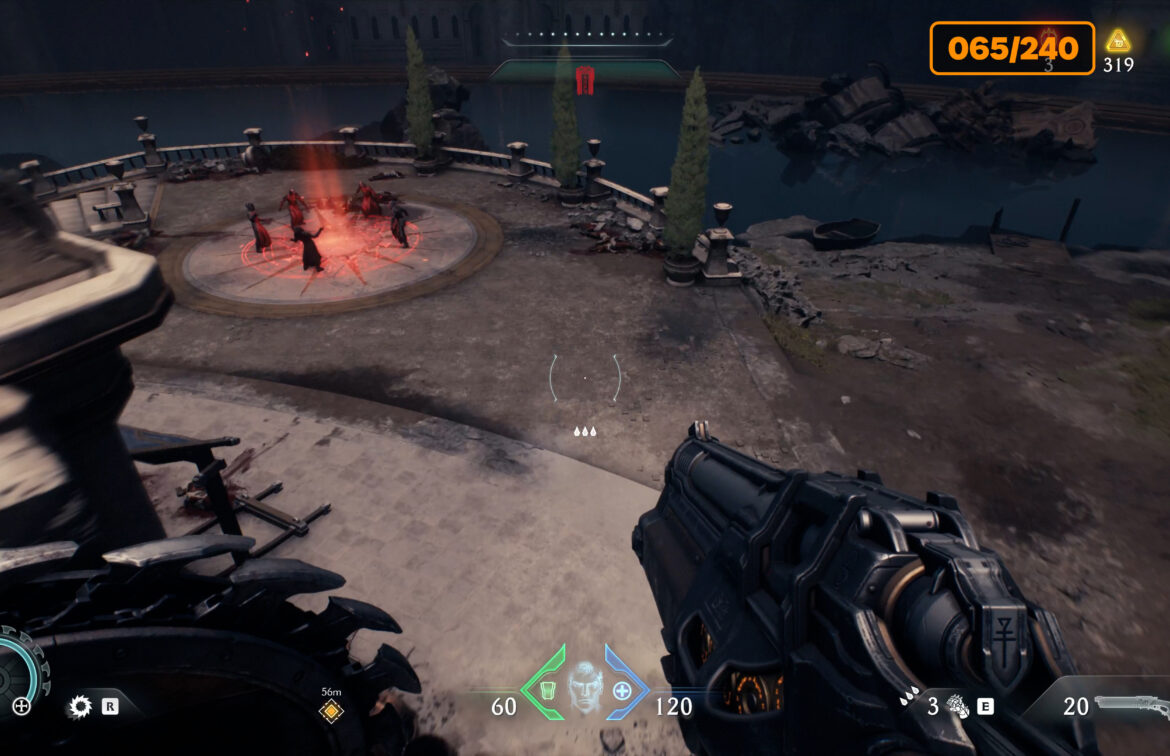Click the red enemy marker on compass

[x=585, y=81]
